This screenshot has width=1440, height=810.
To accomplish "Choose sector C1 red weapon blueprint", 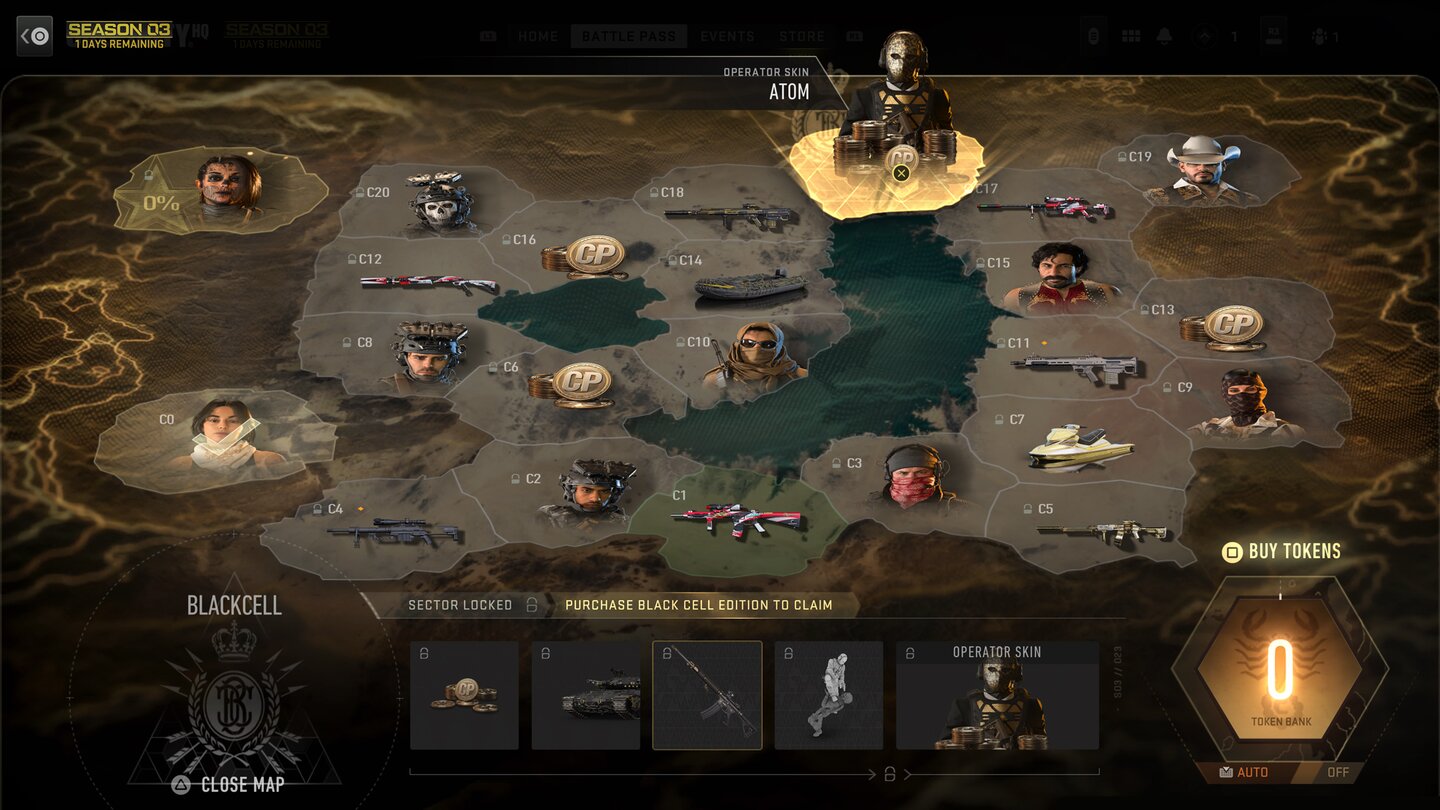I will point(735,519).
